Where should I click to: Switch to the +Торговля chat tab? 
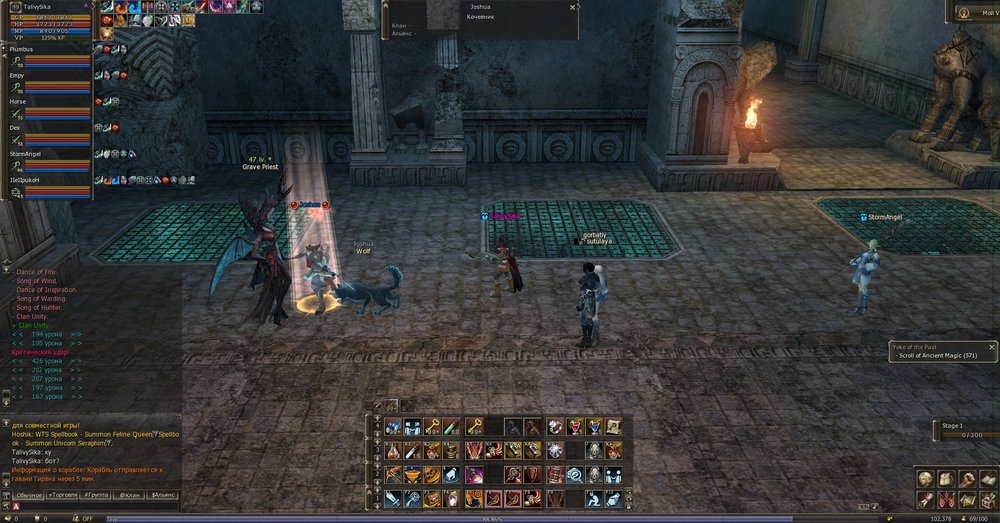(63, 495)
